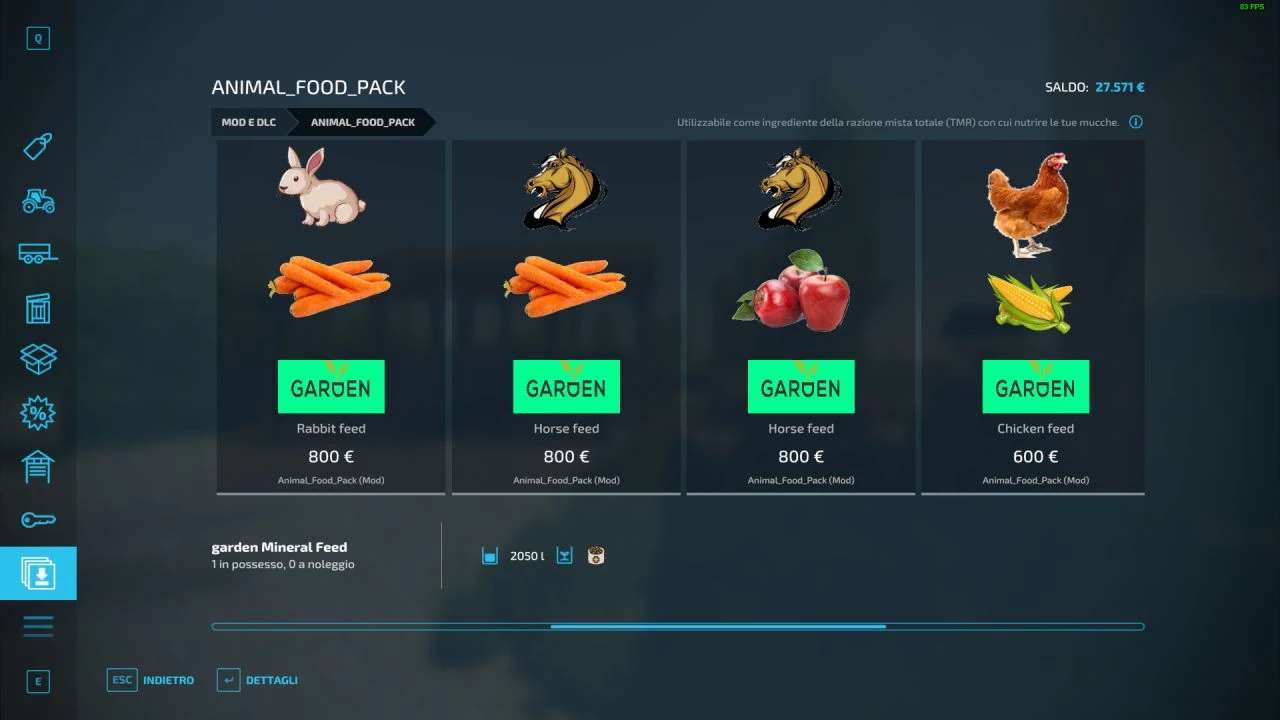Select the Rabbit feed card
The image size is (1280, 720).
click(330, 317)
